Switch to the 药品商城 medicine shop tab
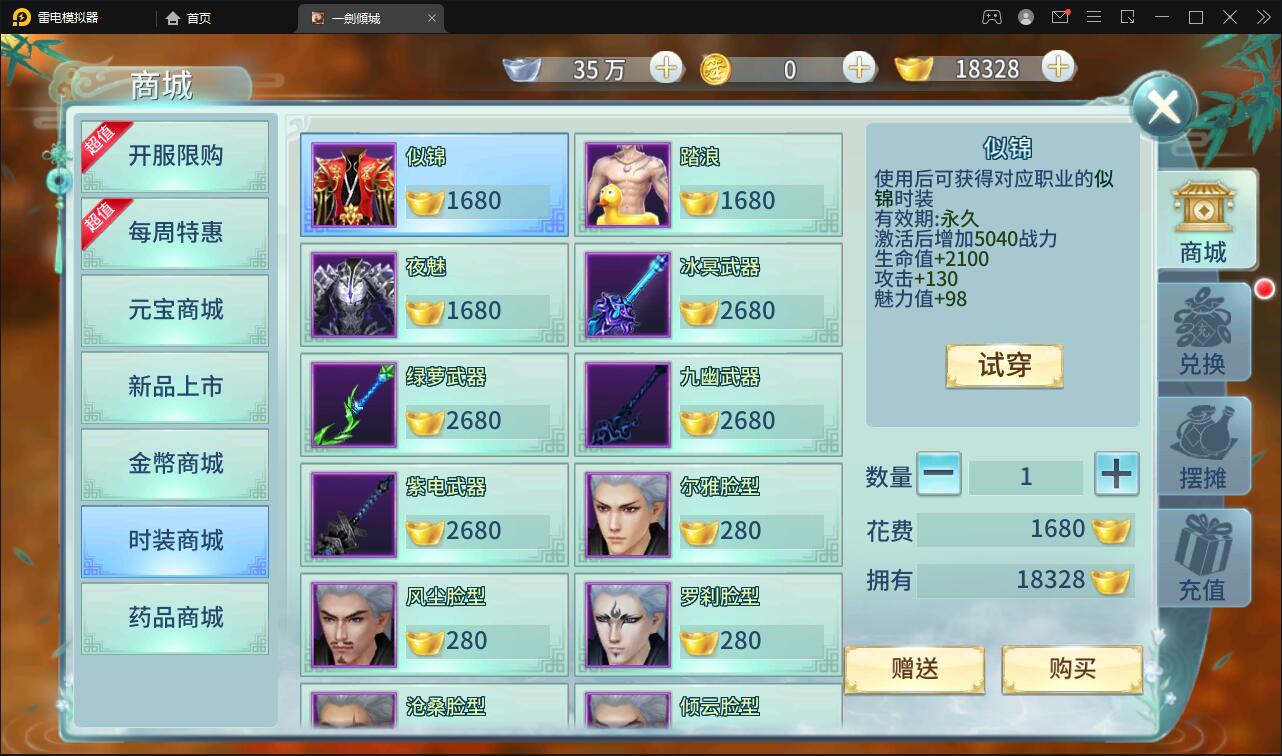 click(175, 619)
